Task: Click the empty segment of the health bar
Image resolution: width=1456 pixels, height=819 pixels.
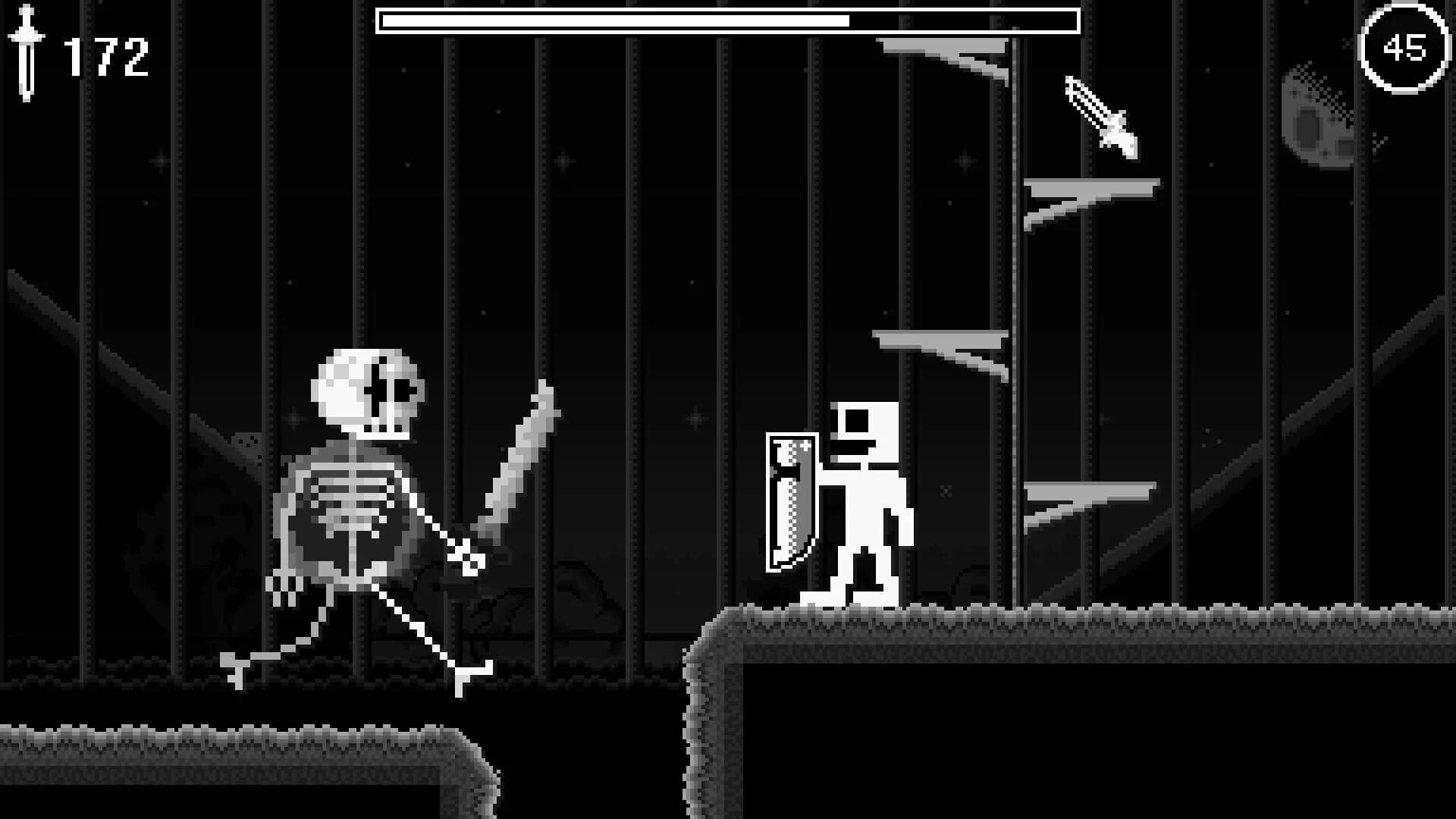Action: [x=963, y=20]
